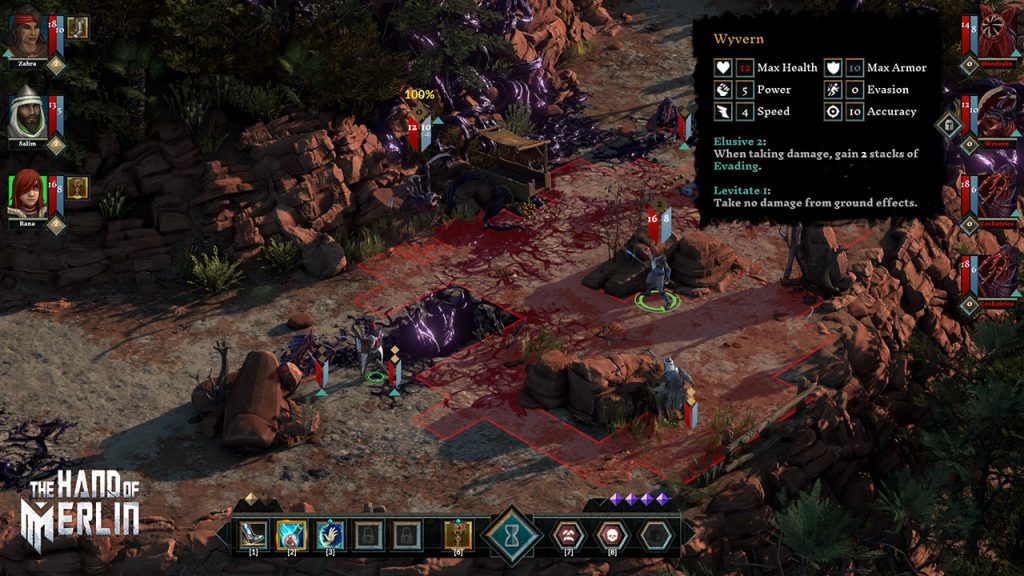Activate the hand spell in slot 3
1024x576 pixels.
point(330,535)
